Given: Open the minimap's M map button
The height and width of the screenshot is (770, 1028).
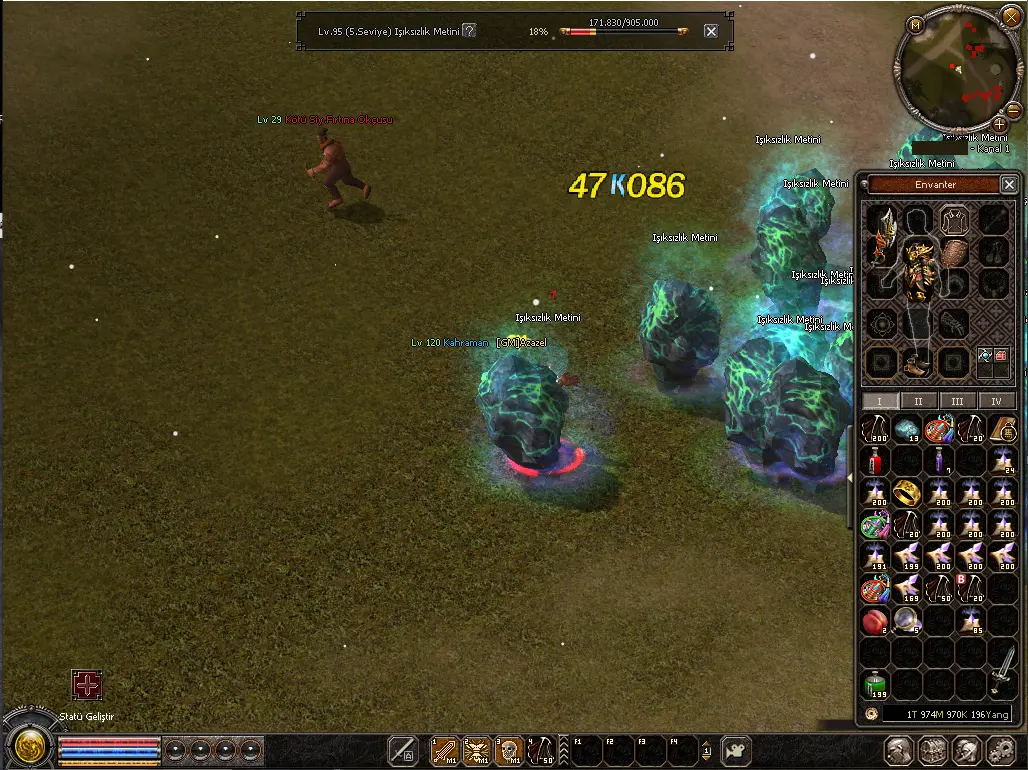Looking at the screenshot, I should point(915,24).
